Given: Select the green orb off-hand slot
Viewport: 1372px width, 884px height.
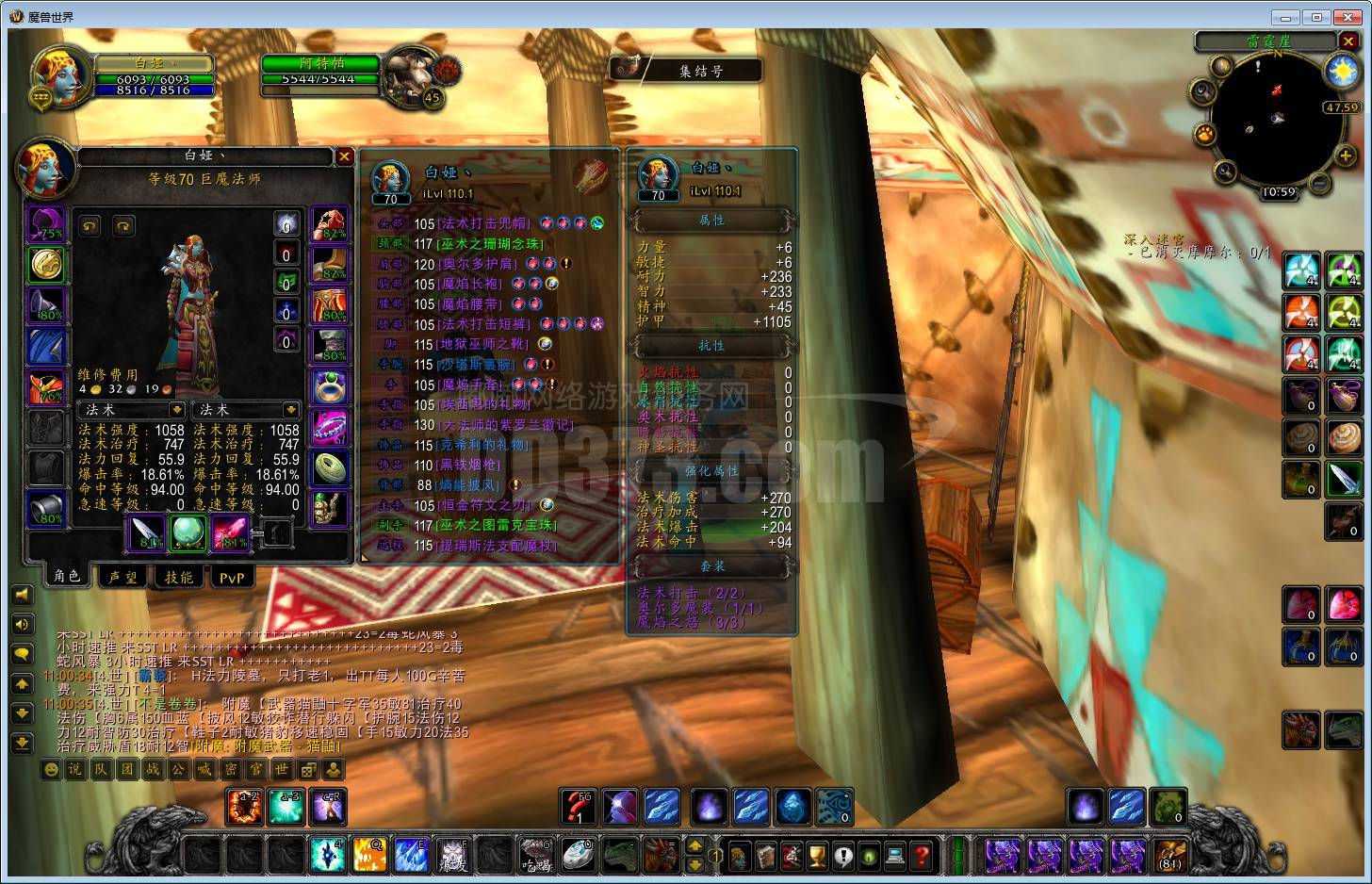Looking at the screenshot, I should [189, 532].
